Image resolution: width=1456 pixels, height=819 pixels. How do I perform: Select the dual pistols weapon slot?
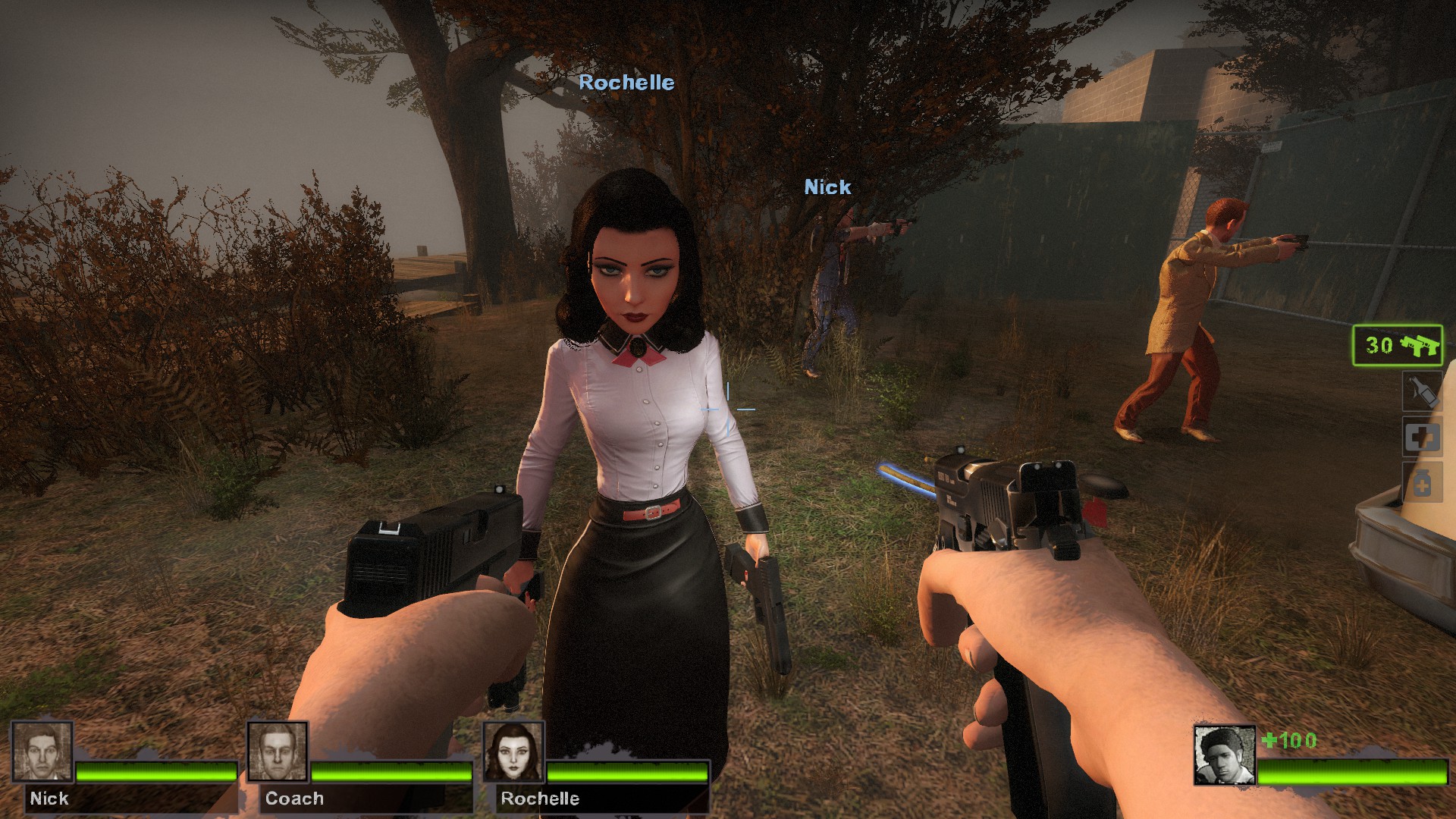(x=1398, y=346)
